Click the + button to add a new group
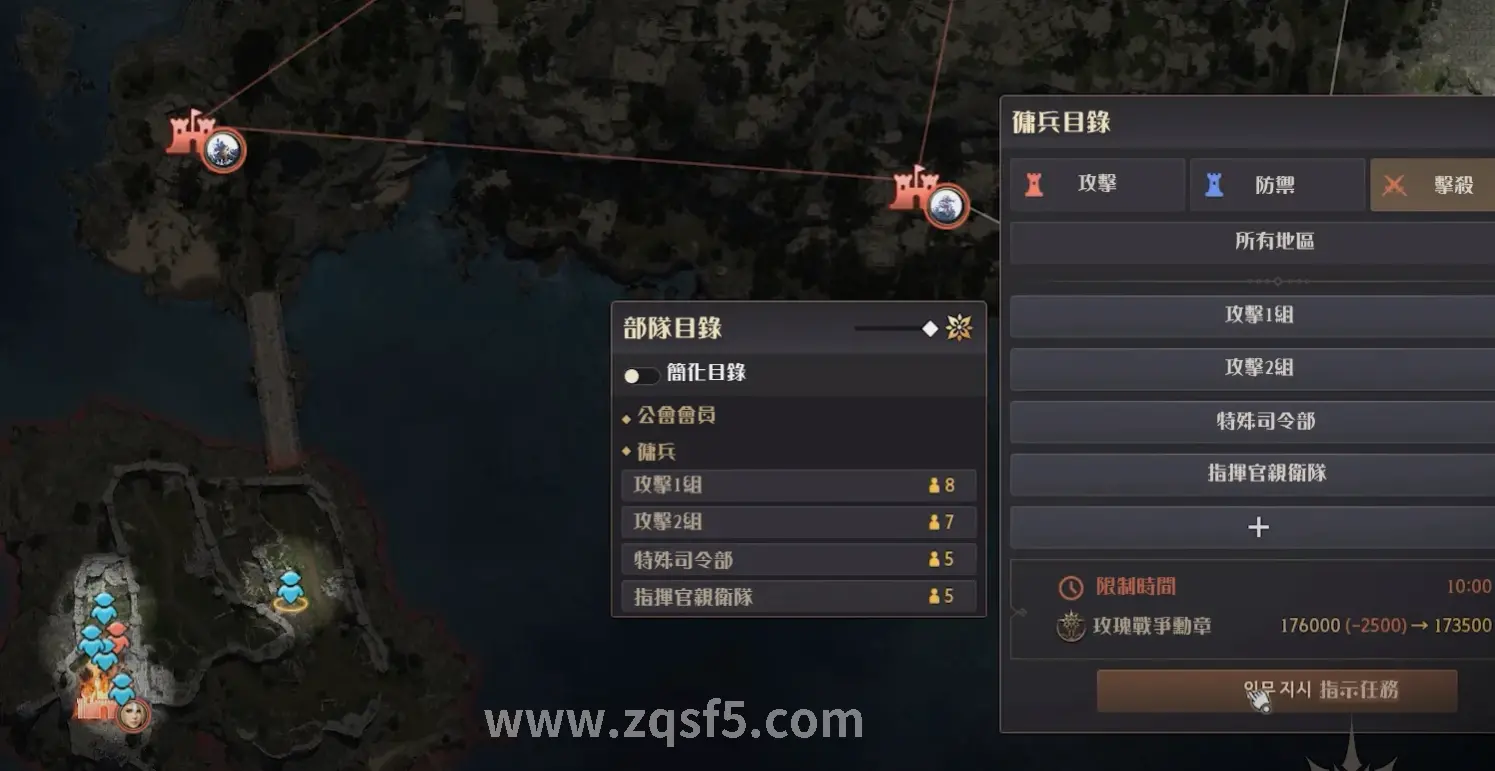 1257,527
